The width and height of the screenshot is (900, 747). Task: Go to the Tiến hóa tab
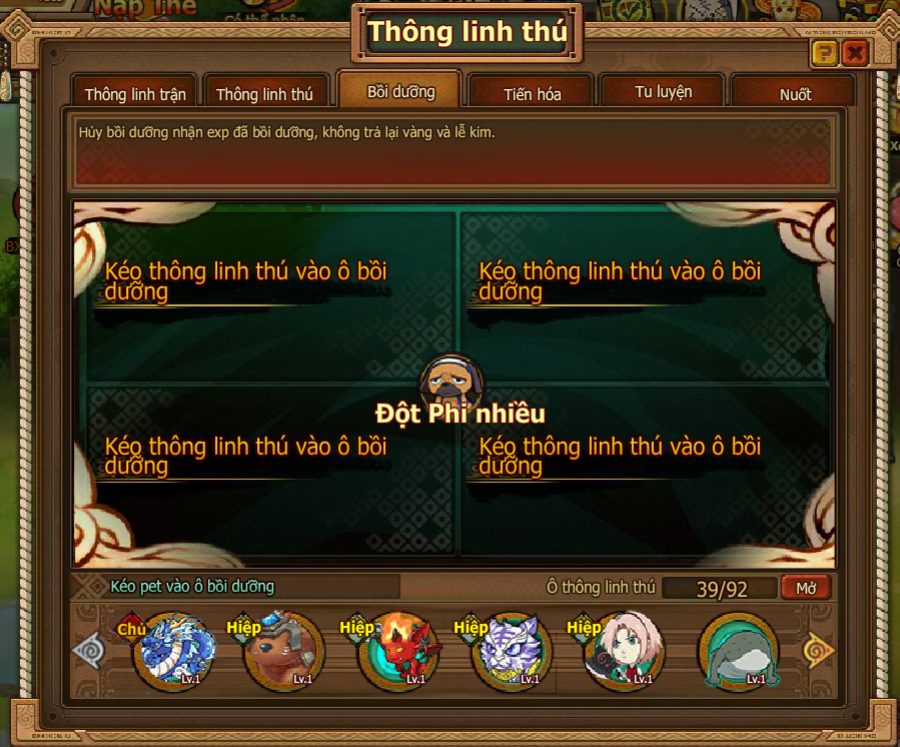pyautogui.click(x=532, y=95)
